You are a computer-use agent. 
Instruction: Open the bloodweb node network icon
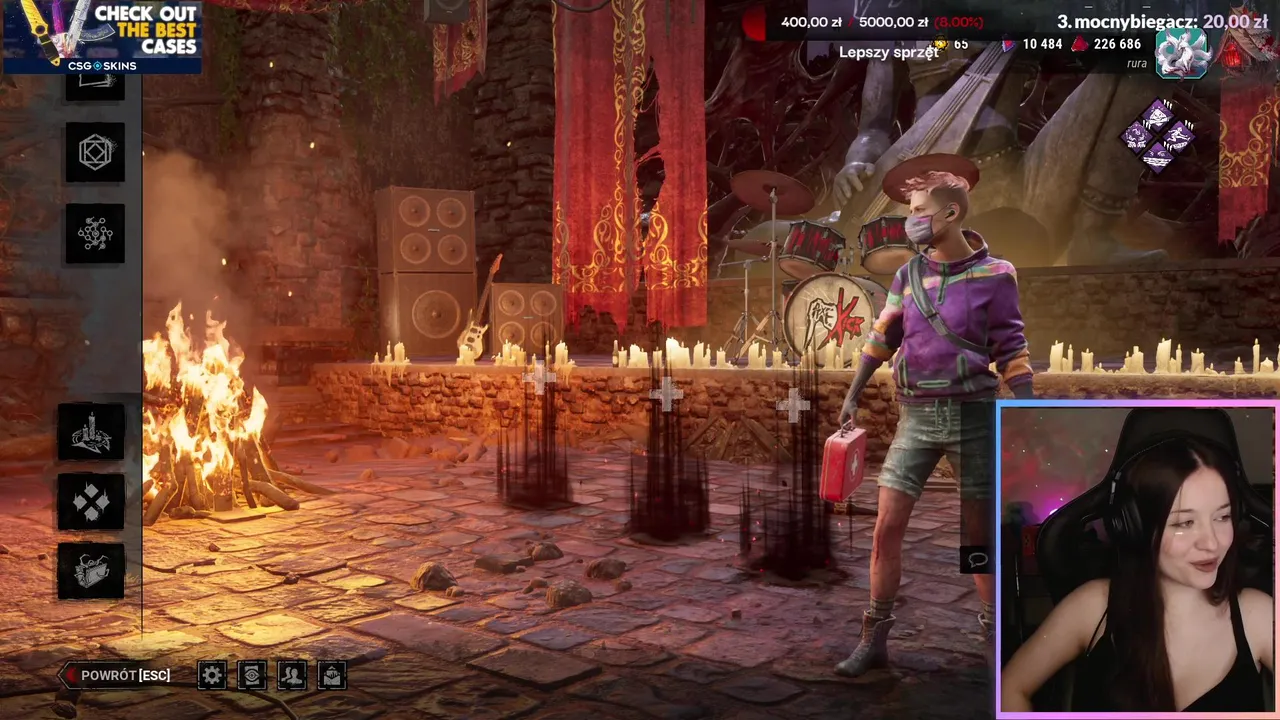coord(95,233)
